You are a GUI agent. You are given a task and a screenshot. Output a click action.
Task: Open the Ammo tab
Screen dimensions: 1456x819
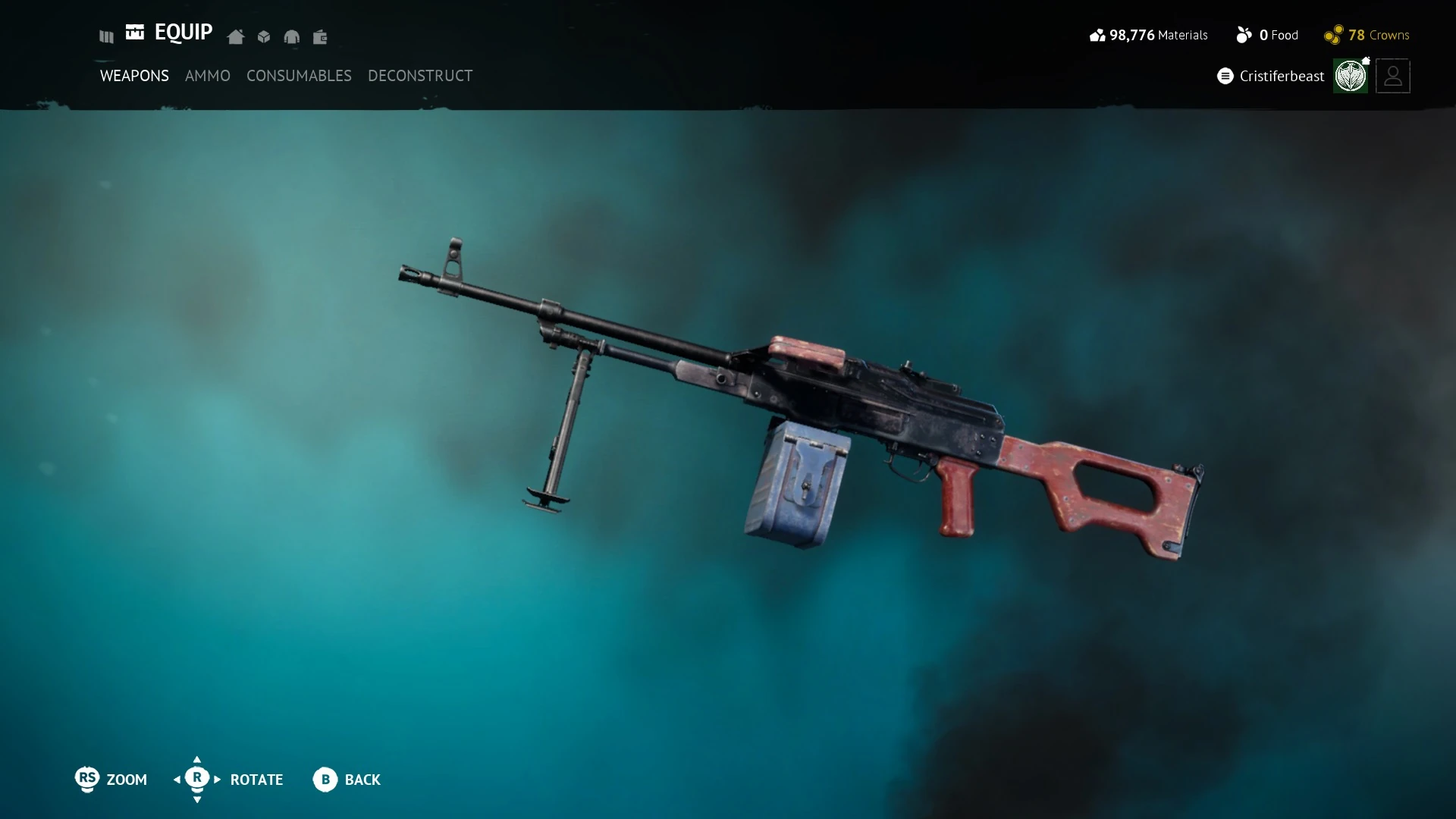(207, 76)
